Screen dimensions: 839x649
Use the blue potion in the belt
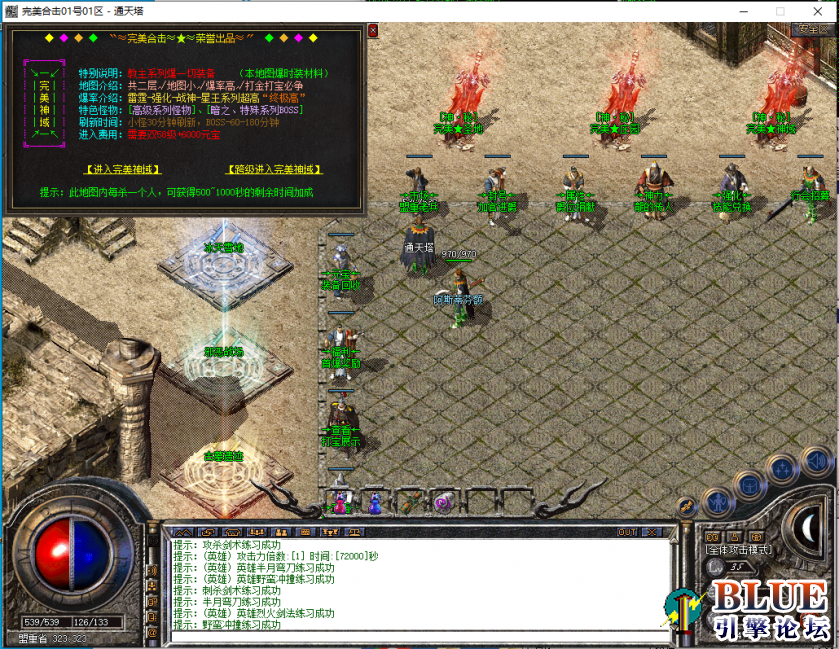pos(374,503)
